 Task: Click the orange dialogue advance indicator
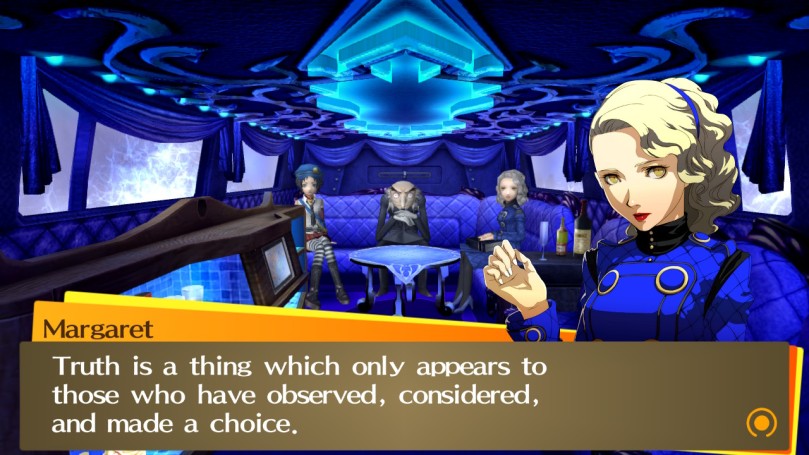click(762, 422)
